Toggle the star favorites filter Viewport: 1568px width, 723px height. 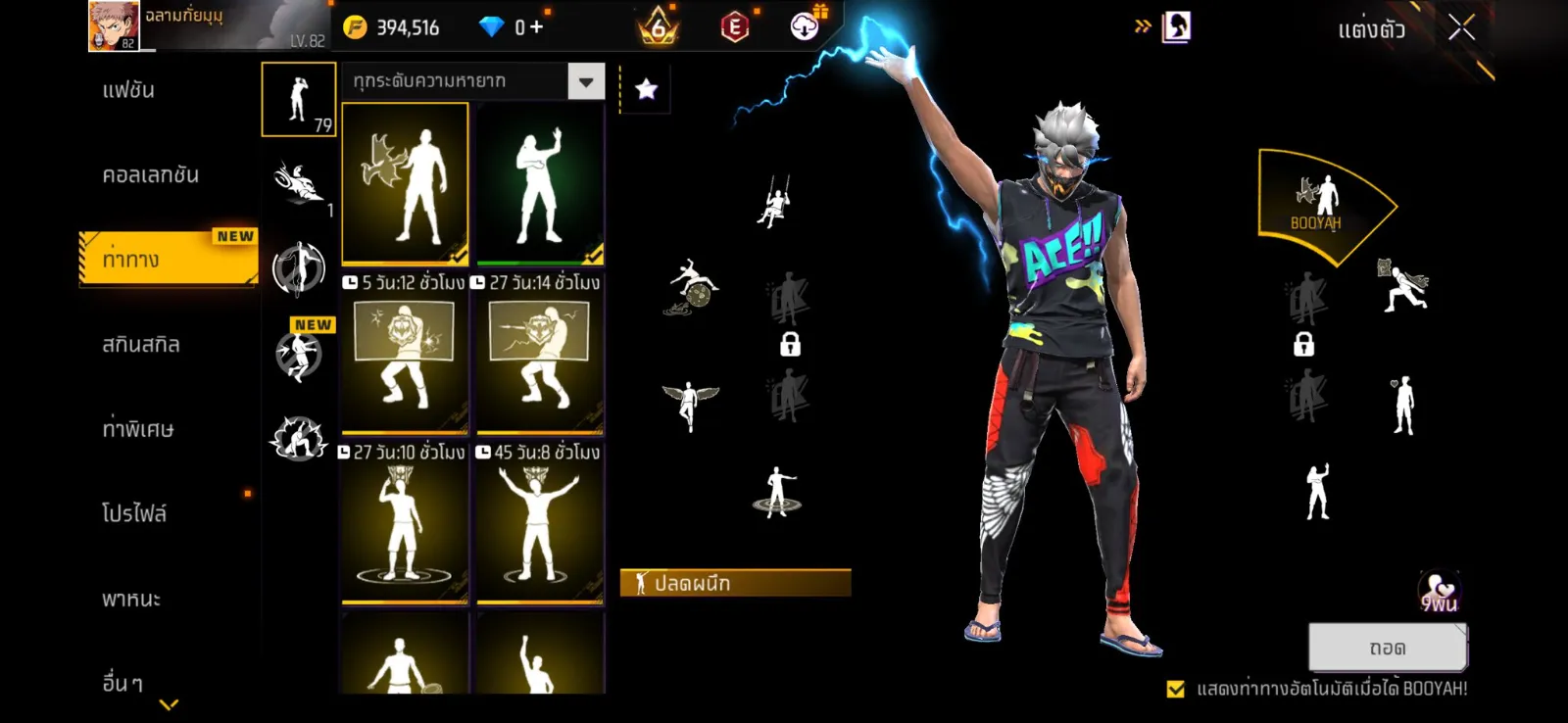(646, 90)
